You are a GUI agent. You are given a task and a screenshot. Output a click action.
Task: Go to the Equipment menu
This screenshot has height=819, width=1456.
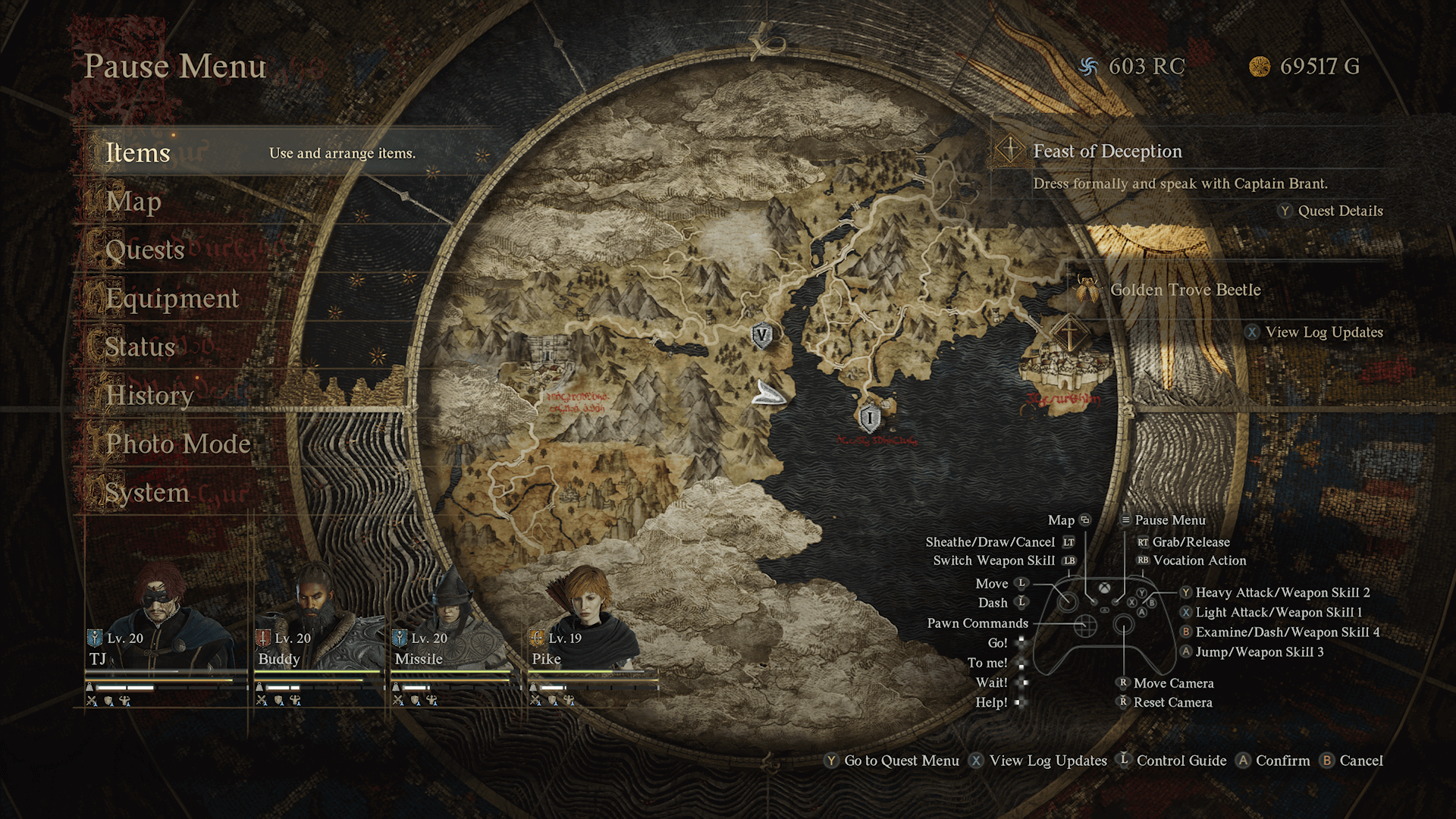(172, 299)
